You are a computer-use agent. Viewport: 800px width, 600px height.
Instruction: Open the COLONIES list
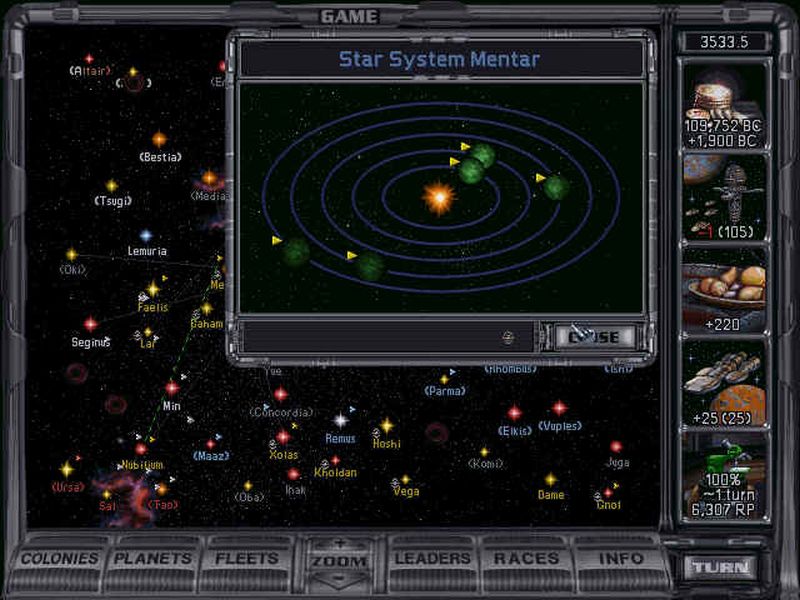point(60,559)
